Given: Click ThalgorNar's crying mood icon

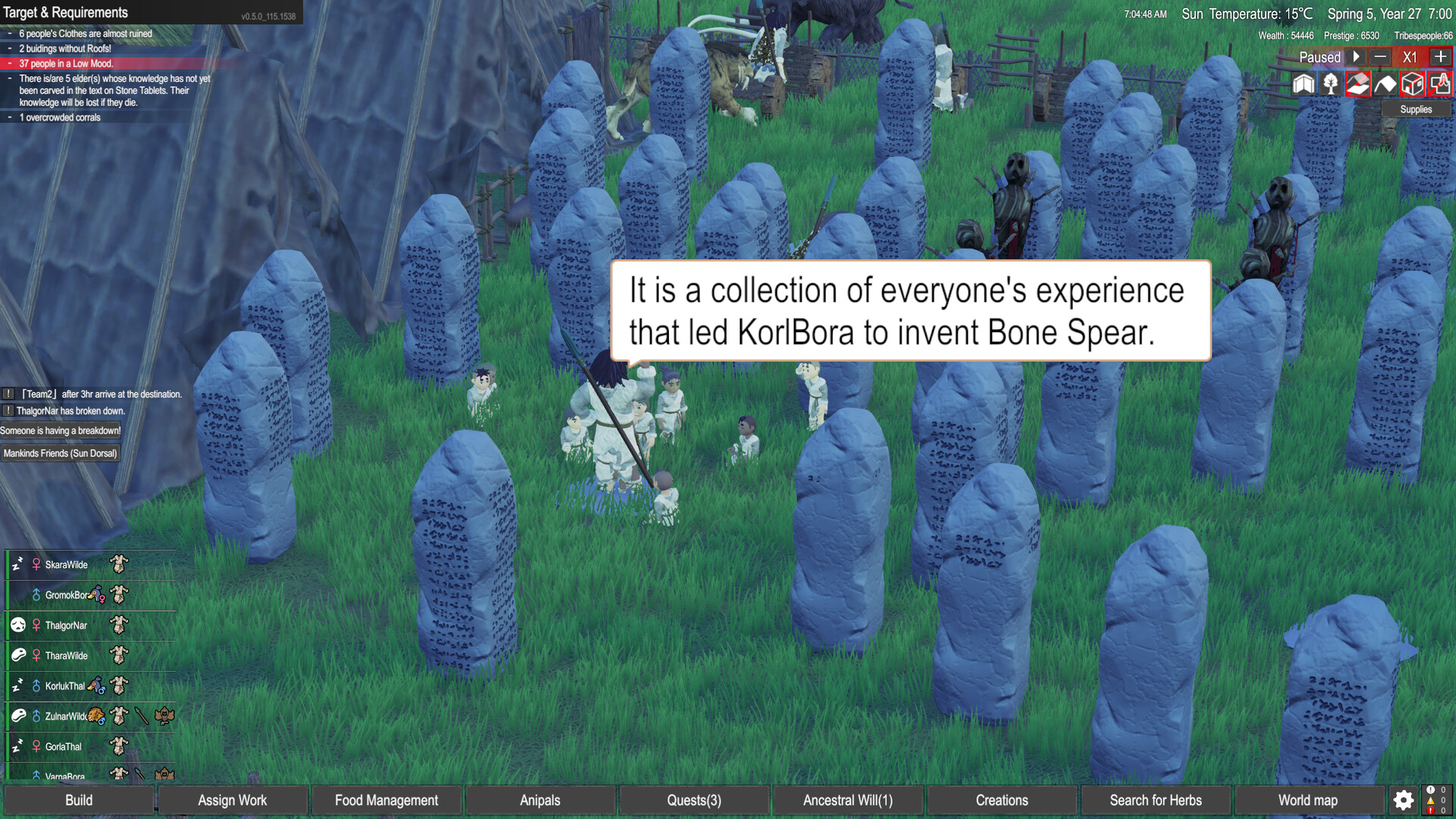Looking at the screenshot, I should (x=18, y=624).
